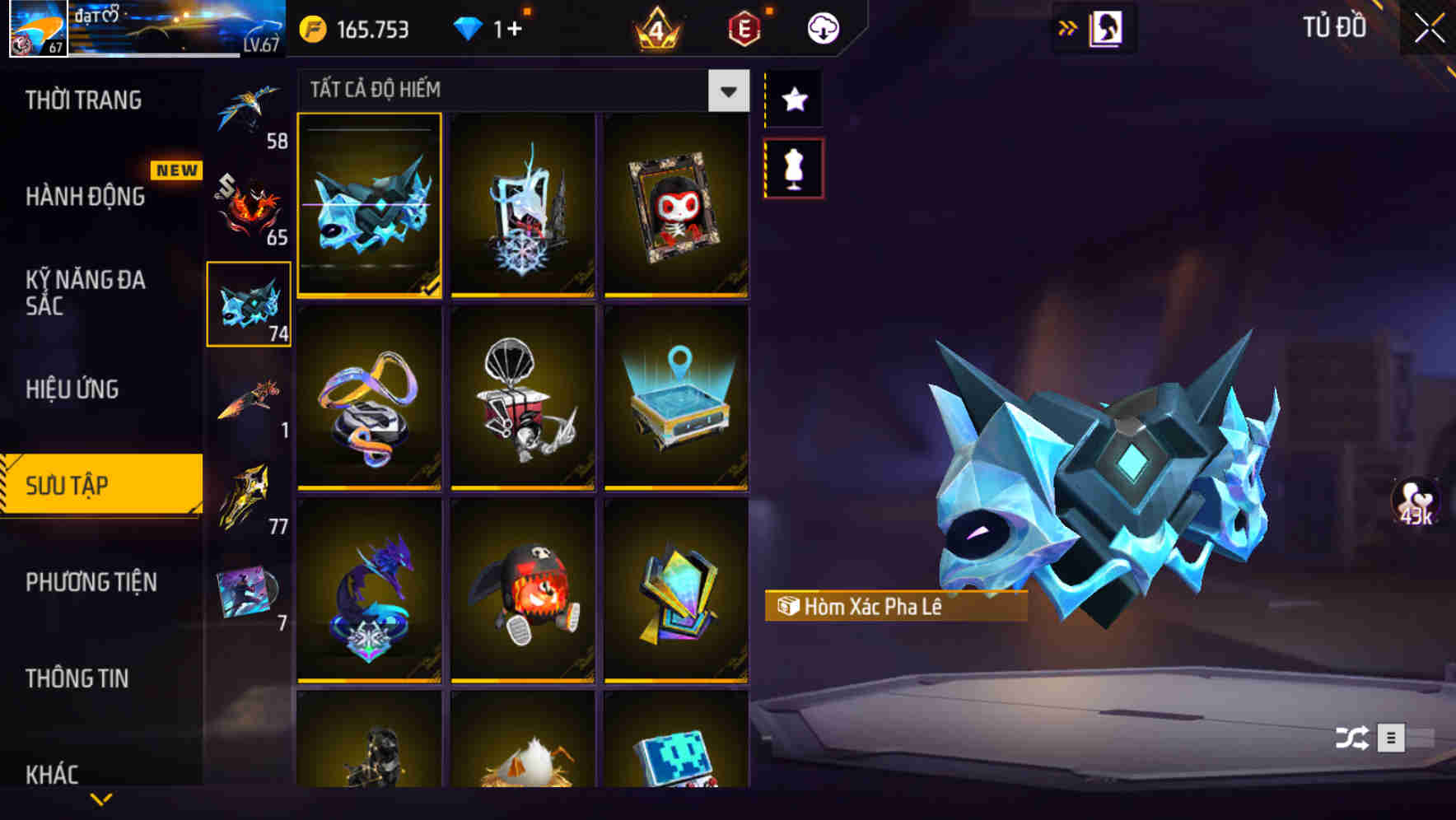Open the cloud download center icon
The height and width of the screenshot is (820, 1456).
point(824,27)
